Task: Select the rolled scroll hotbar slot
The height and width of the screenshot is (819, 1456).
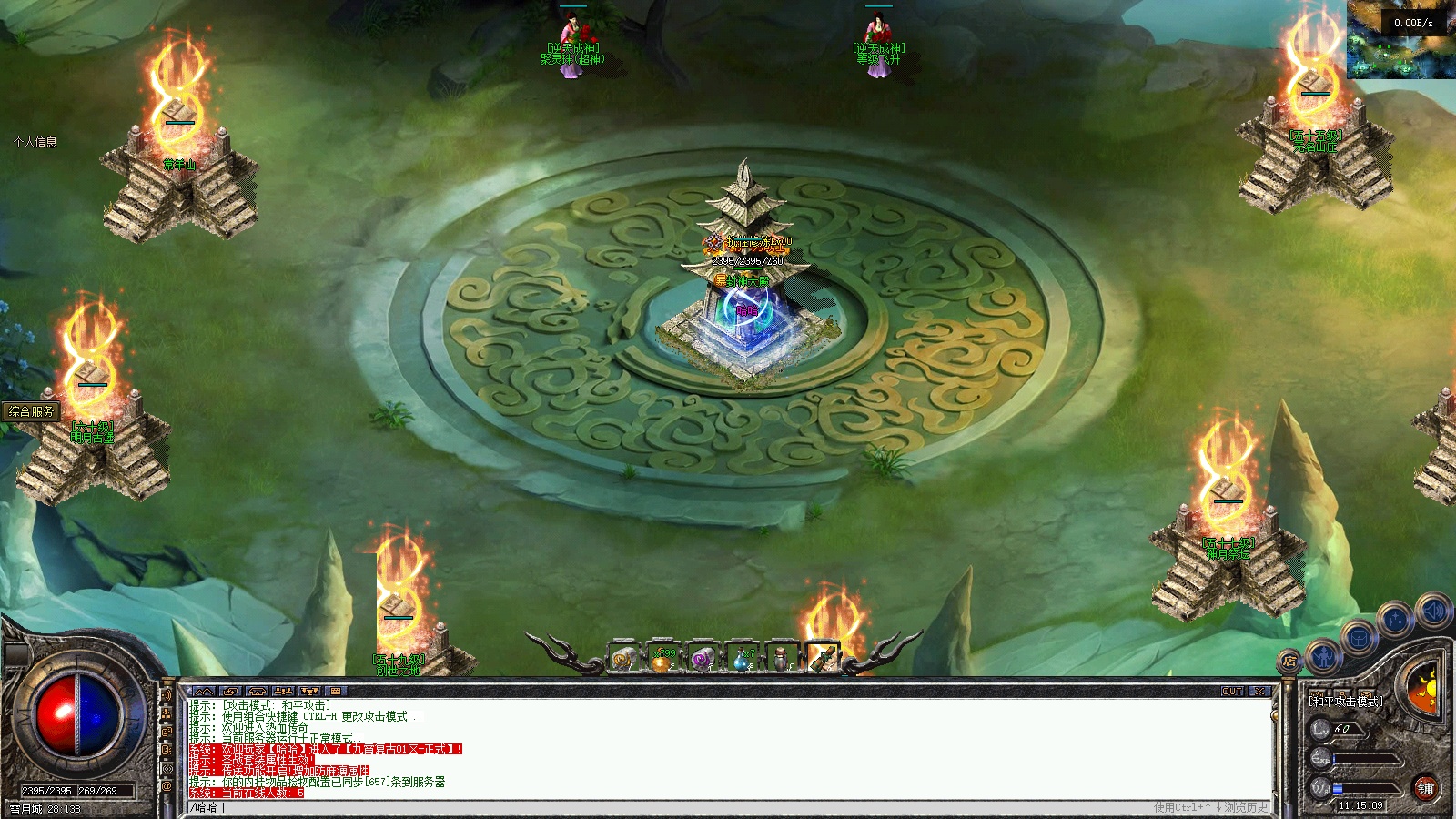Action: (x=822, y=657)
